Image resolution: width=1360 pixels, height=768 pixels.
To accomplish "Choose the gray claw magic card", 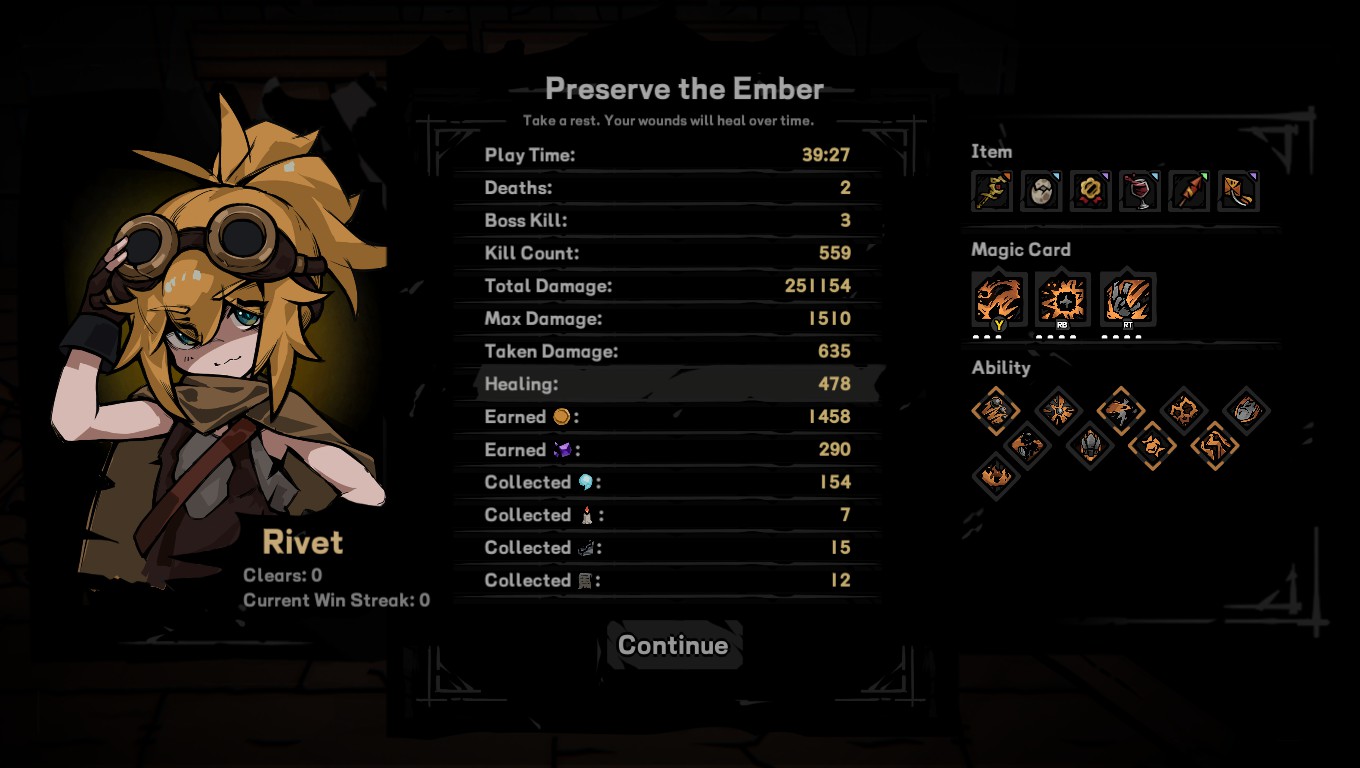I will [x=1128, y=299].
